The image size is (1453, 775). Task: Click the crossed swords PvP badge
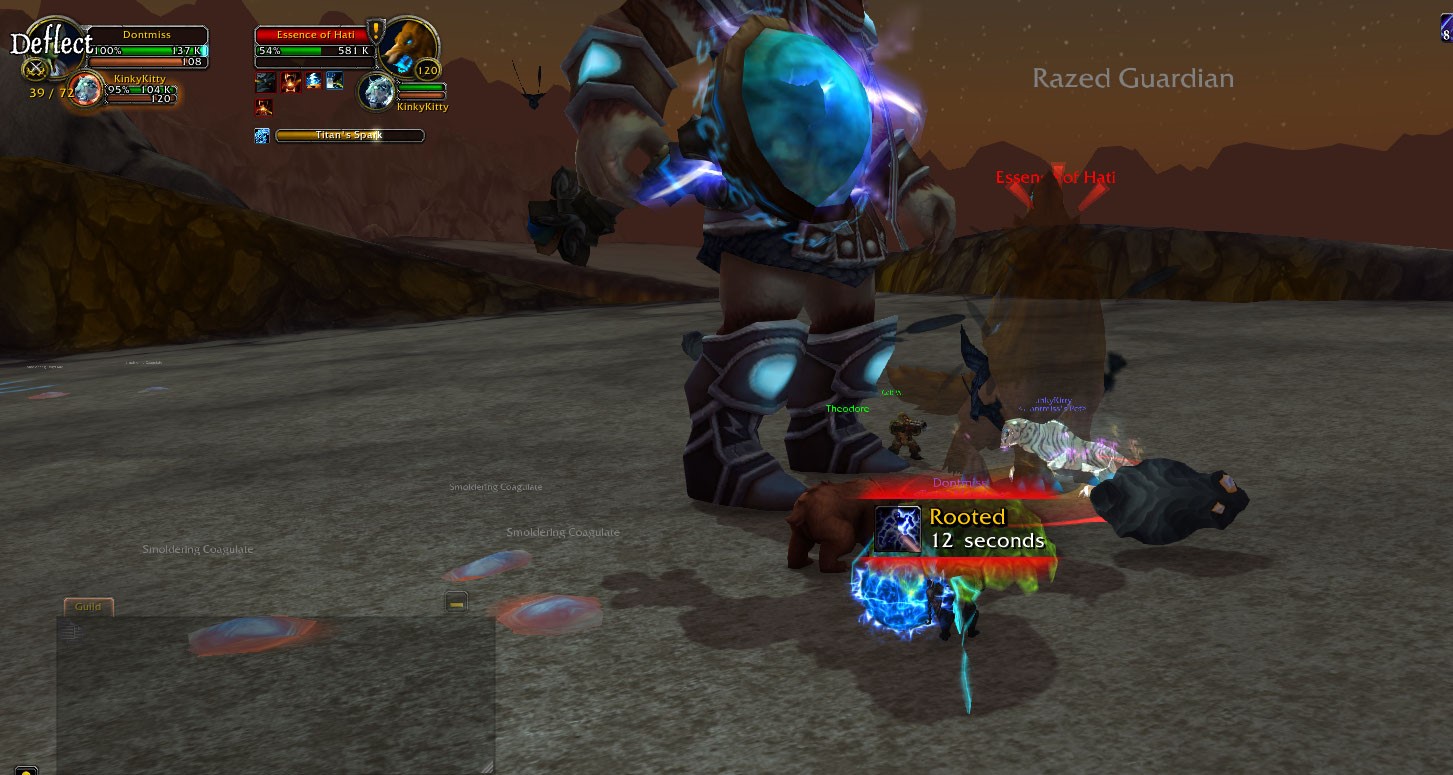click(x=37, y=69)
